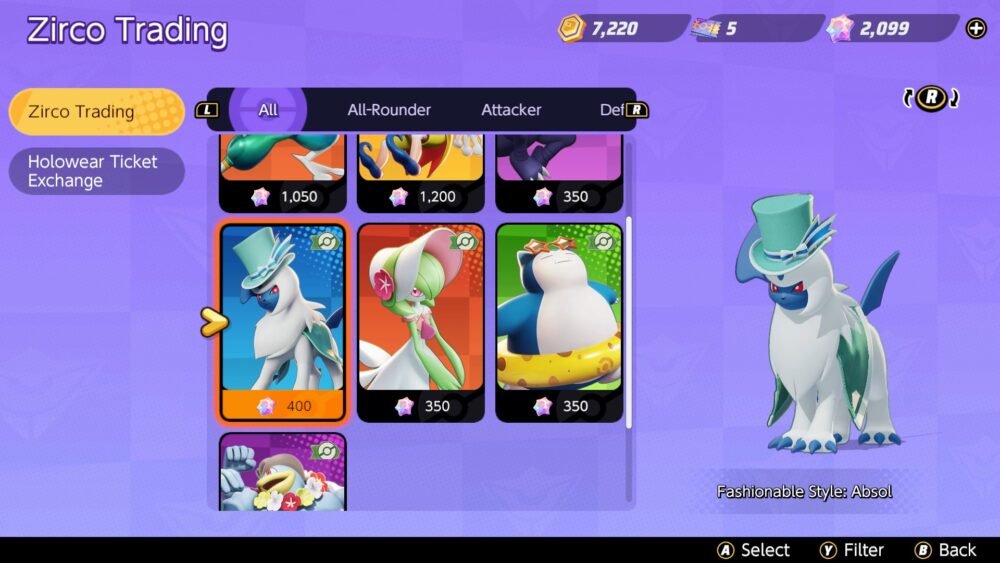This screenshot has width=1000, height=563.
Task: Pick the Snorlax beach holowear card
Action: pyautogui.click(x=559, y=322)
